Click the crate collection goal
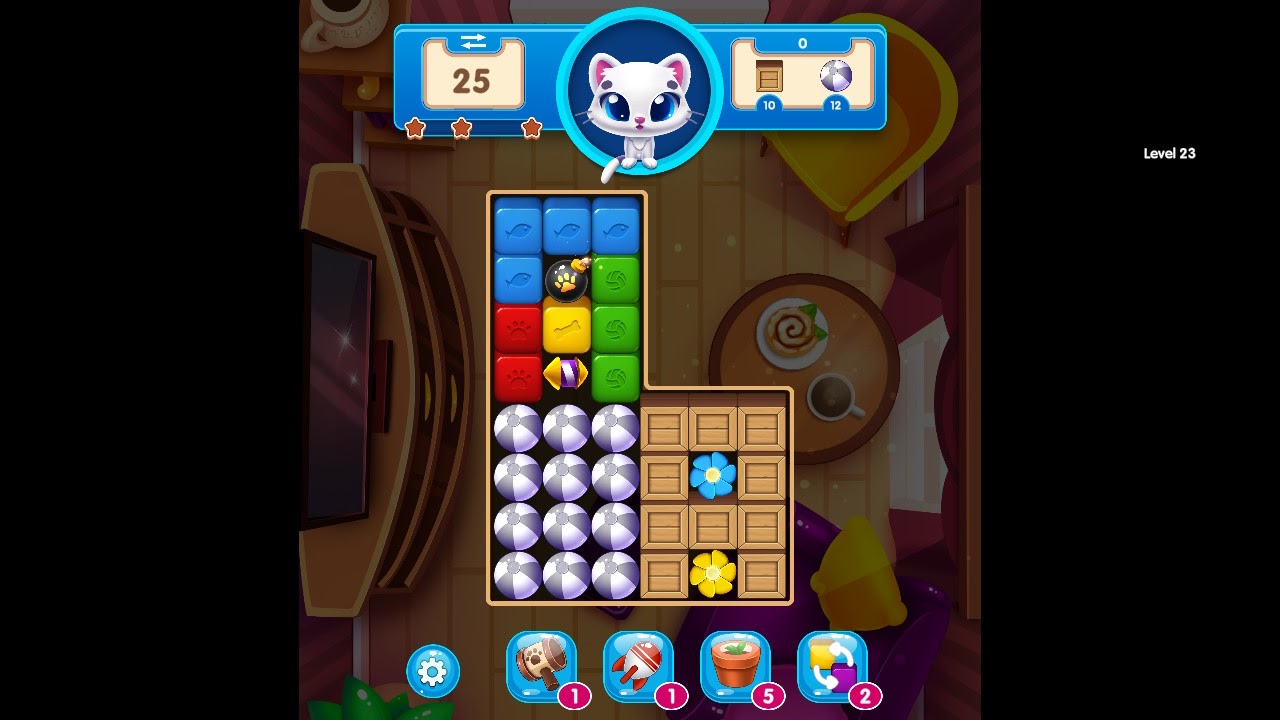1280x720 pixels. 768,77
